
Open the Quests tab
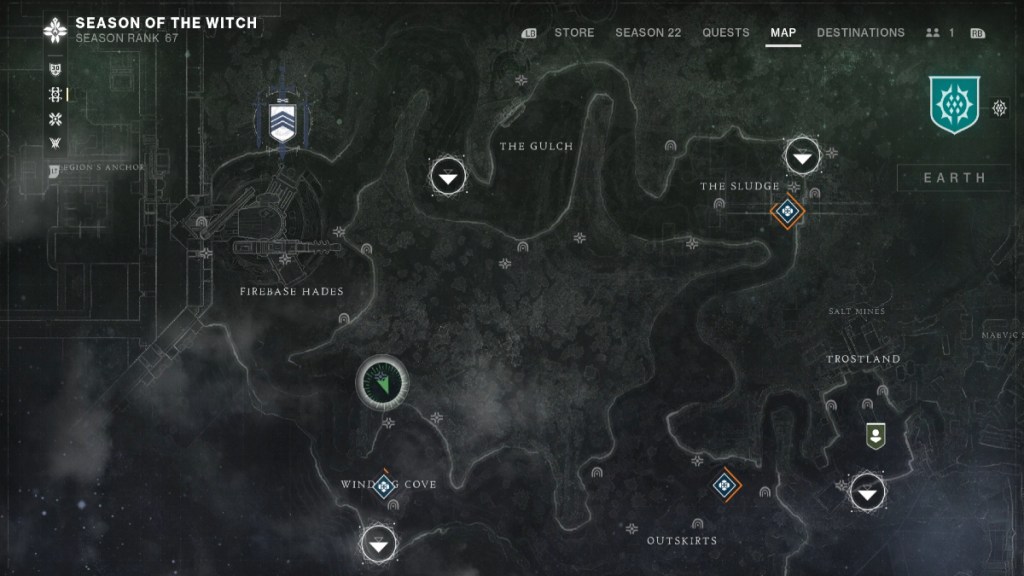tap(726, 32)
